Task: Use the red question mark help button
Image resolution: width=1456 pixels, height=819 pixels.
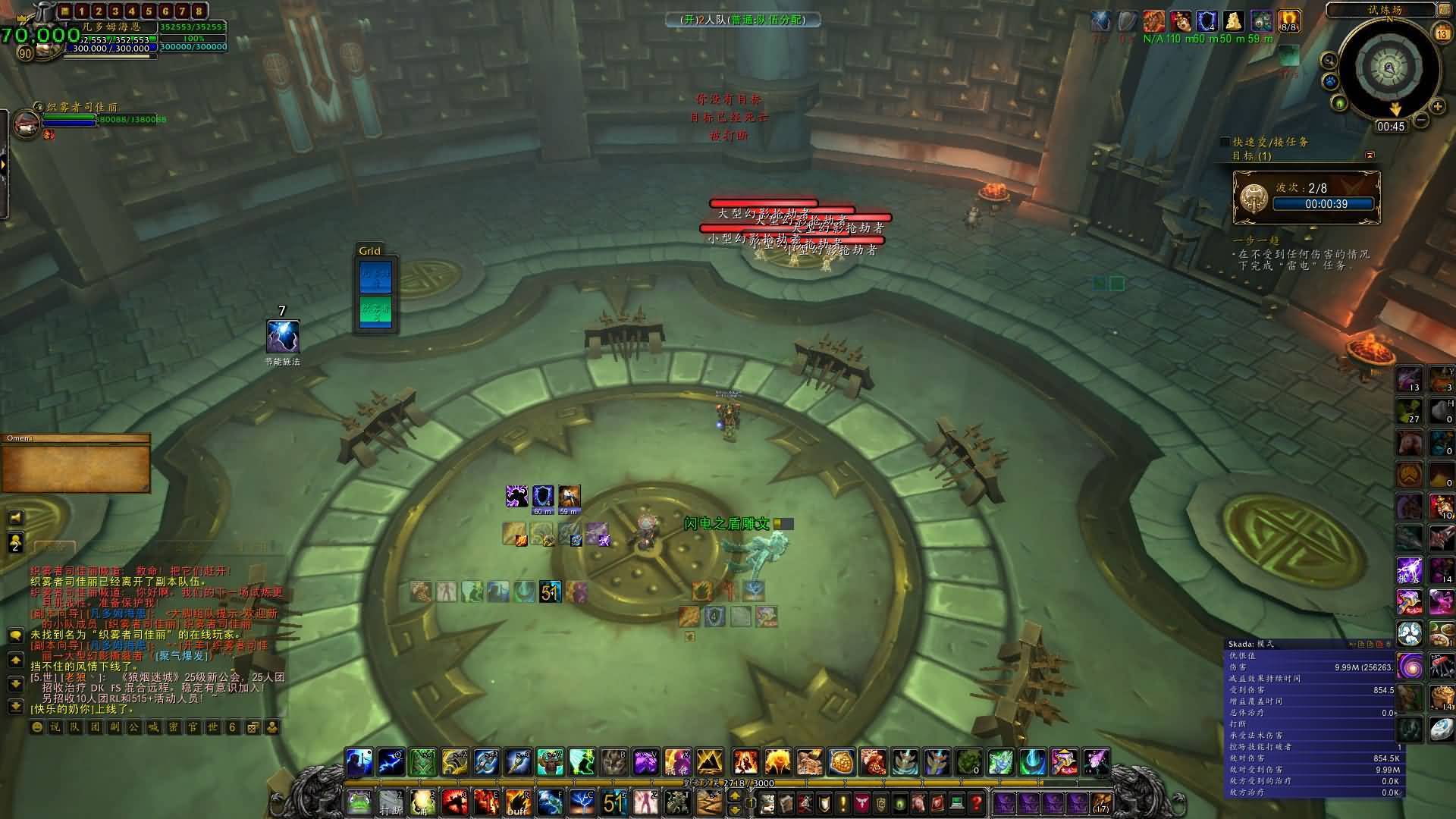Action: [976, 802]
